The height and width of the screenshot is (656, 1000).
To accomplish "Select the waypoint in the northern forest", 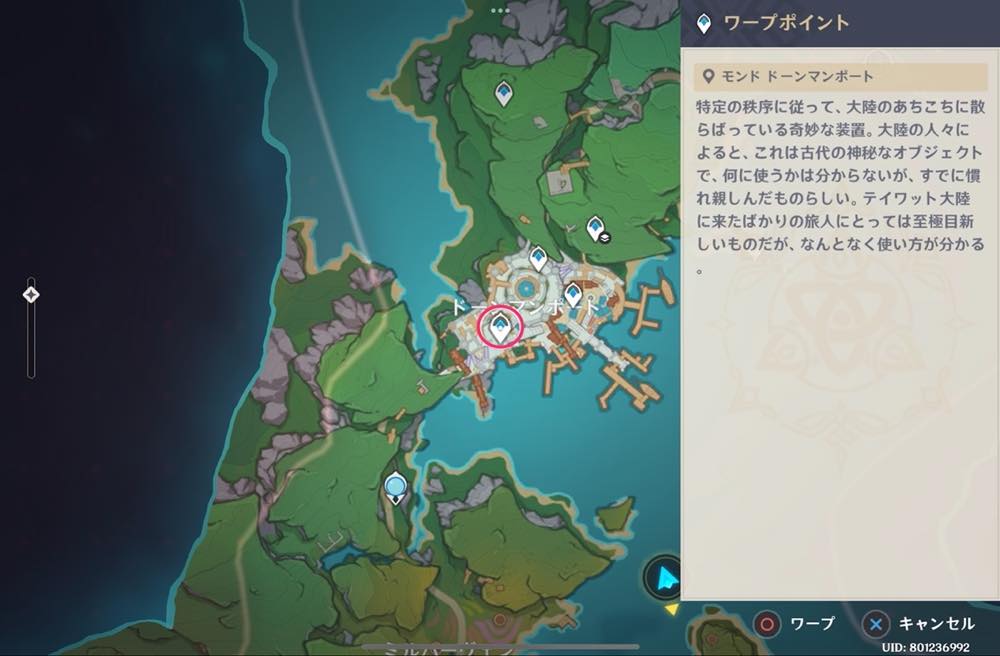I will 504,94.
